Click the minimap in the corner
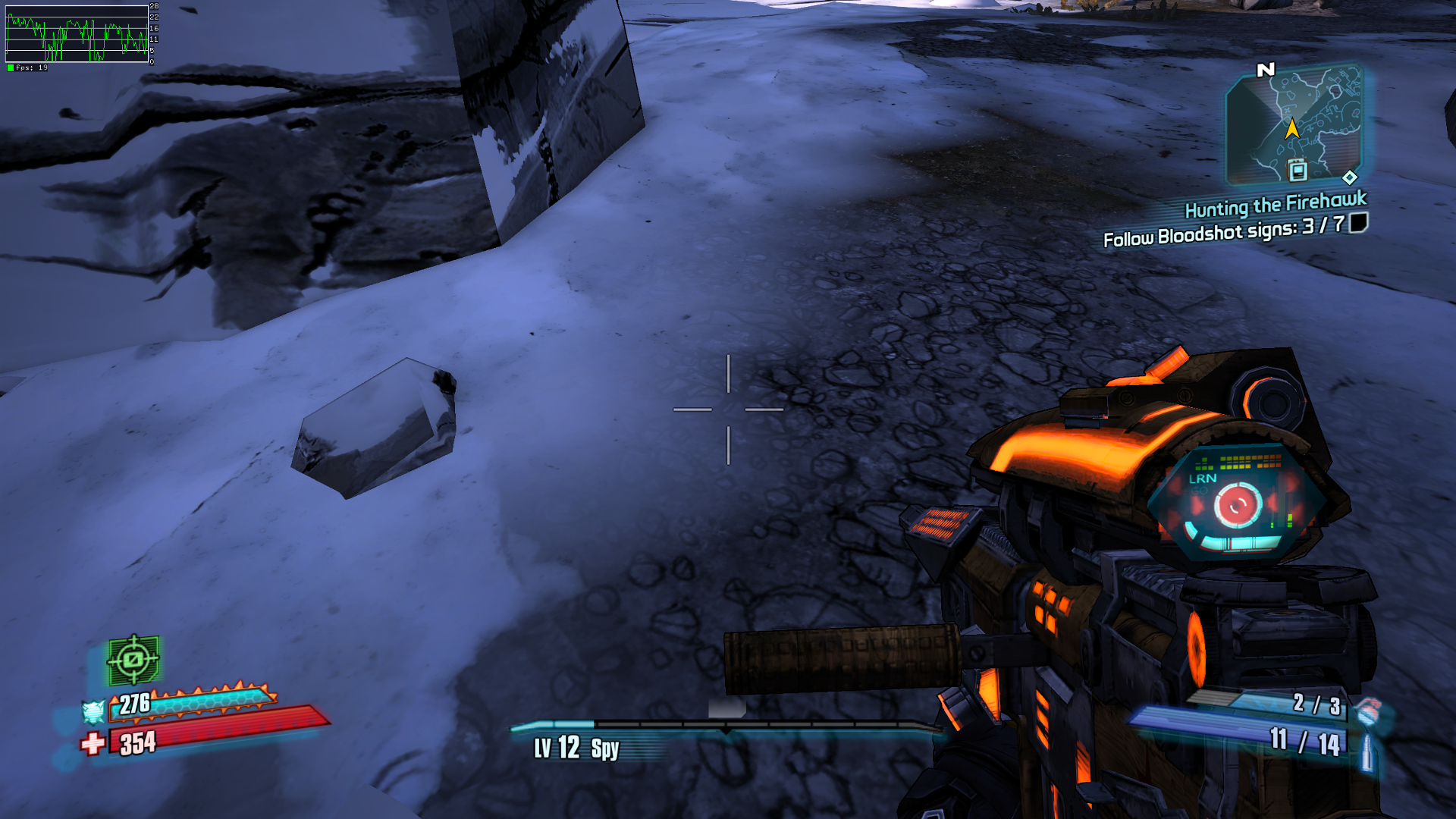The height and width of the screenshot is (819, 1456). click(1294, 125)
